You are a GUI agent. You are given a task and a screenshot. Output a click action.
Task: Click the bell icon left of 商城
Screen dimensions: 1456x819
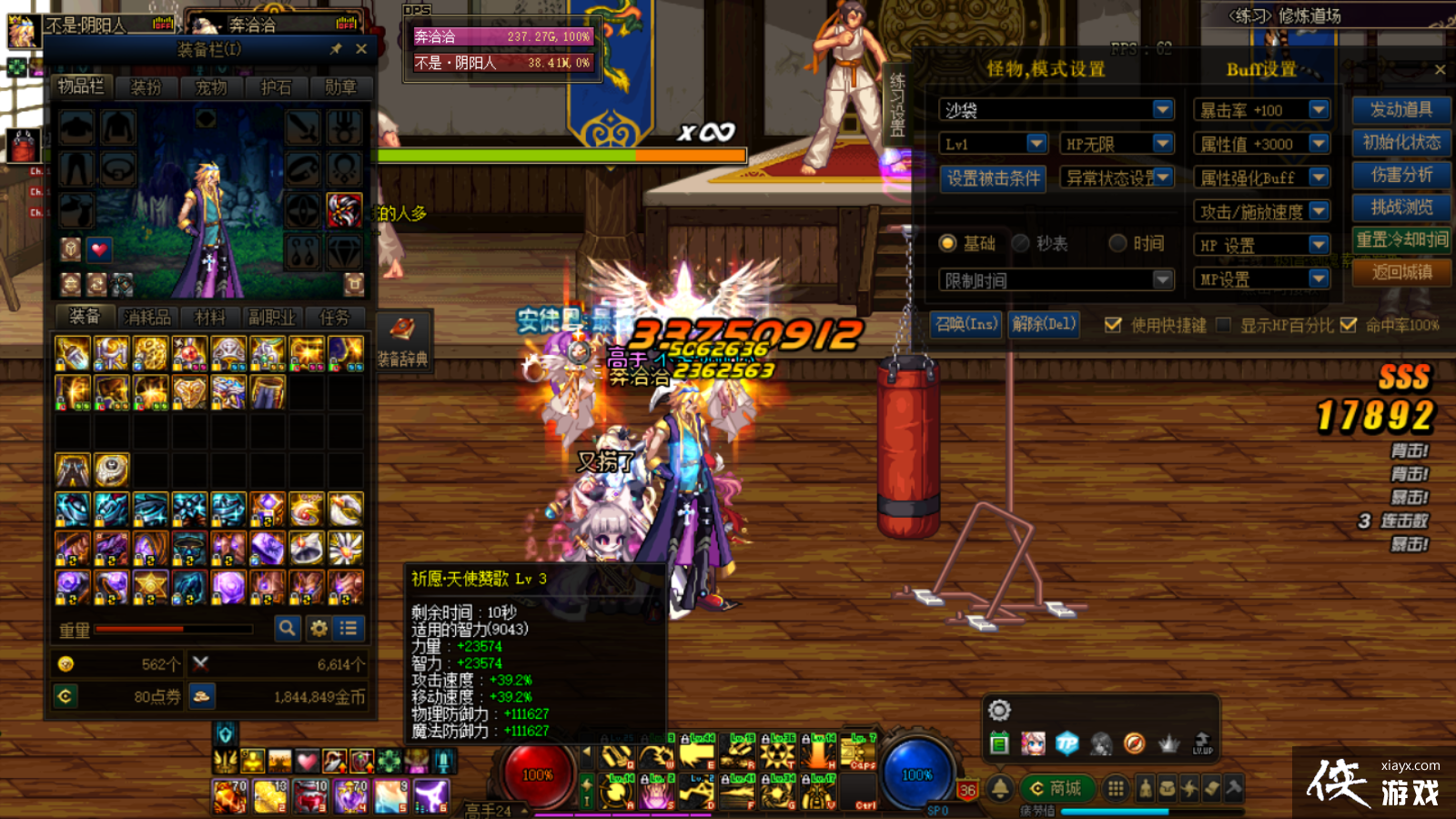[x=1002, y=786]
